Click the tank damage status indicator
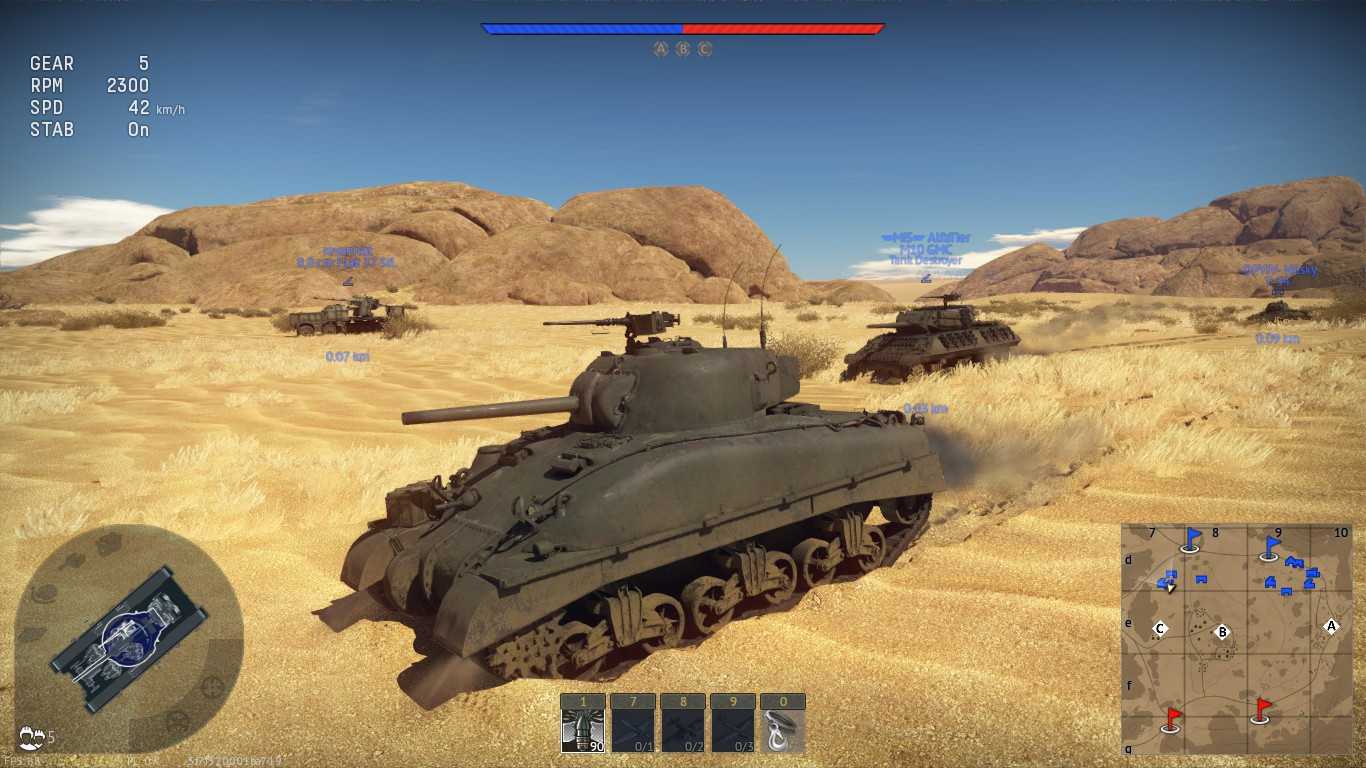 (129, 638)
